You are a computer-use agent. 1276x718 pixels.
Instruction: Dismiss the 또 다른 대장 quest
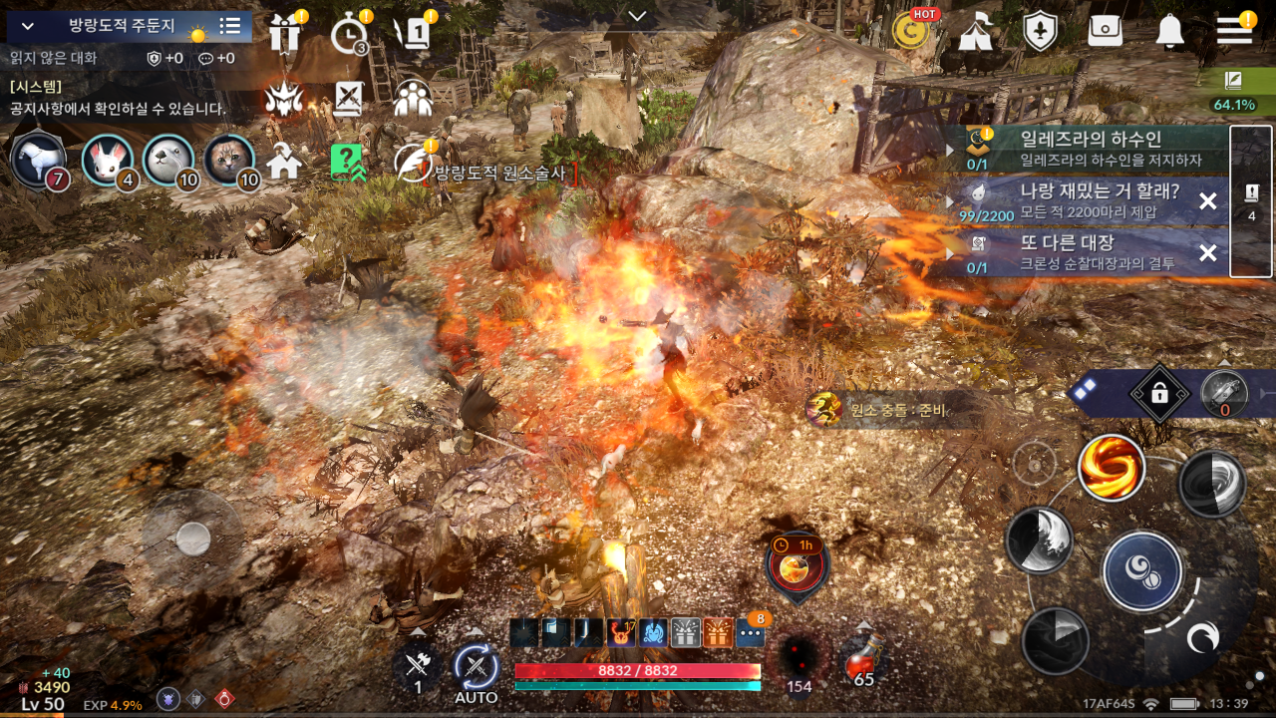(1208, 253)
